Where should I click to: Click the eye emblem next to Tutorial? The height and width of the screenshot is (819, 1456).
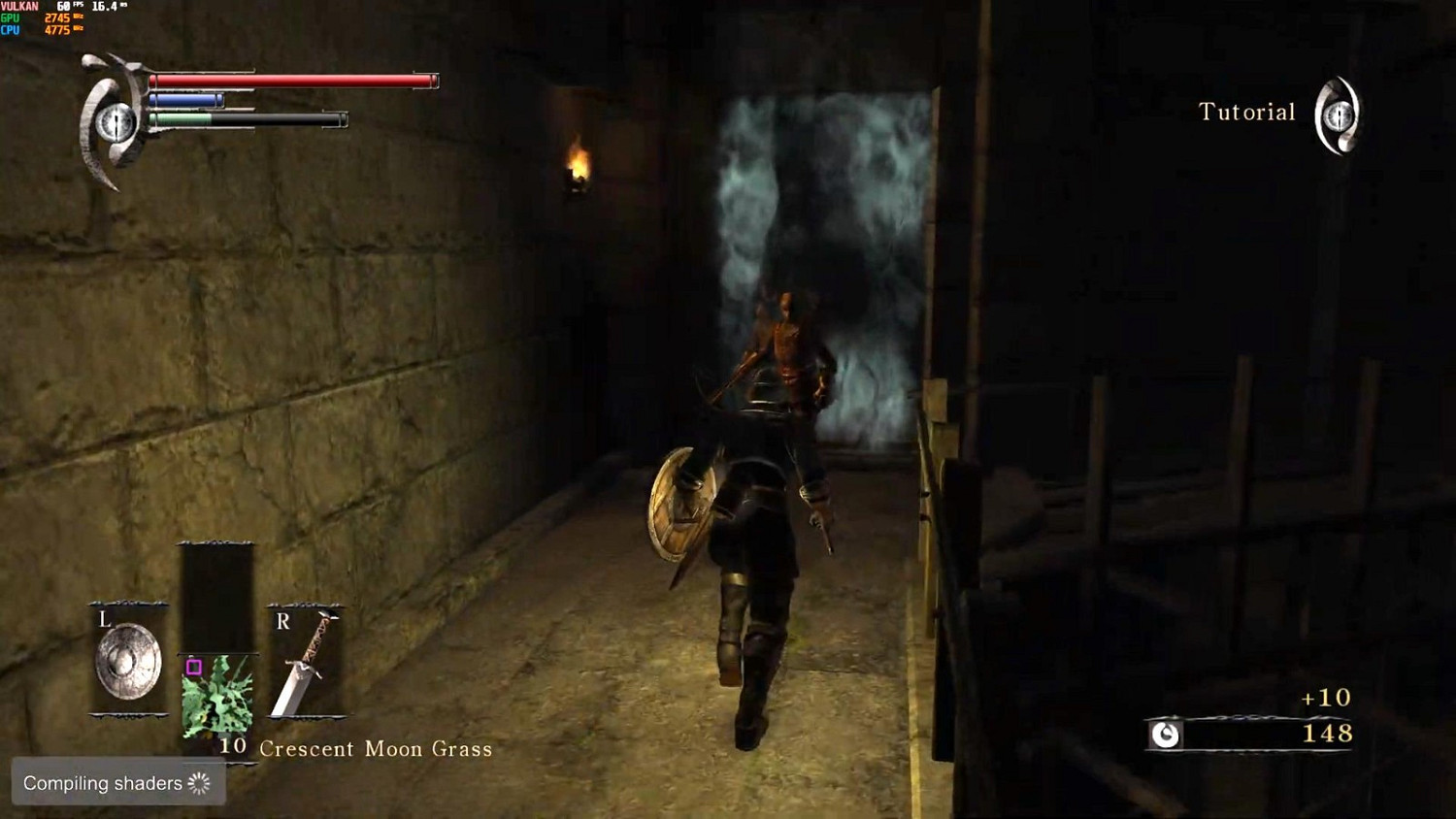point(1337,115)
